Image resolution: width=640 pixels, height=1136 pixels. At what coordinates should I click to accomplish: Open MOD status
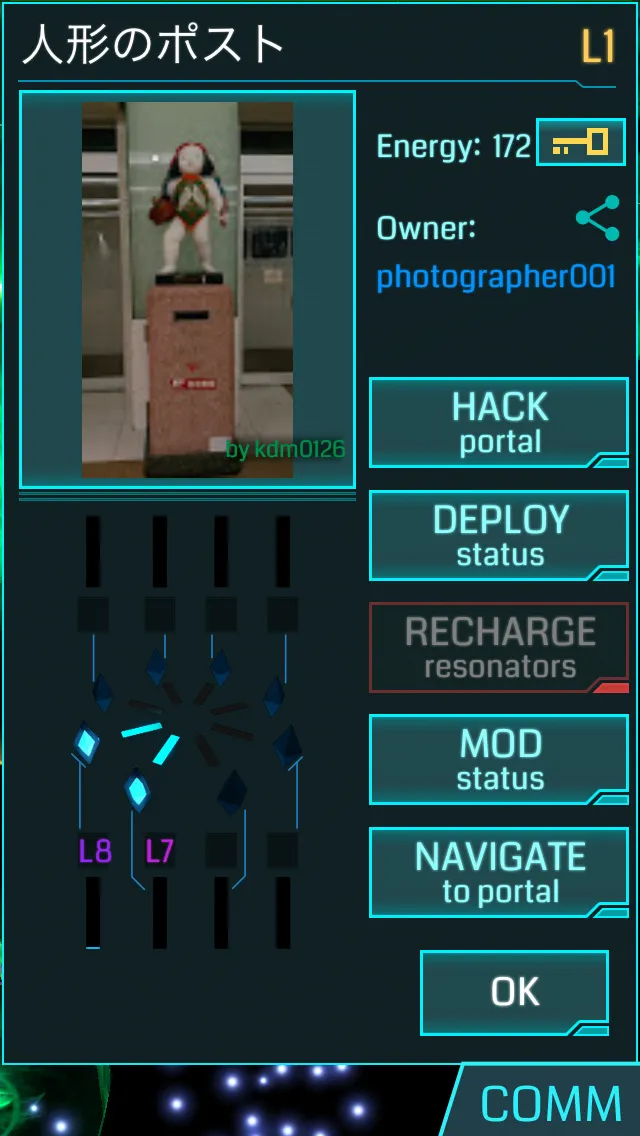coord(499,759)
